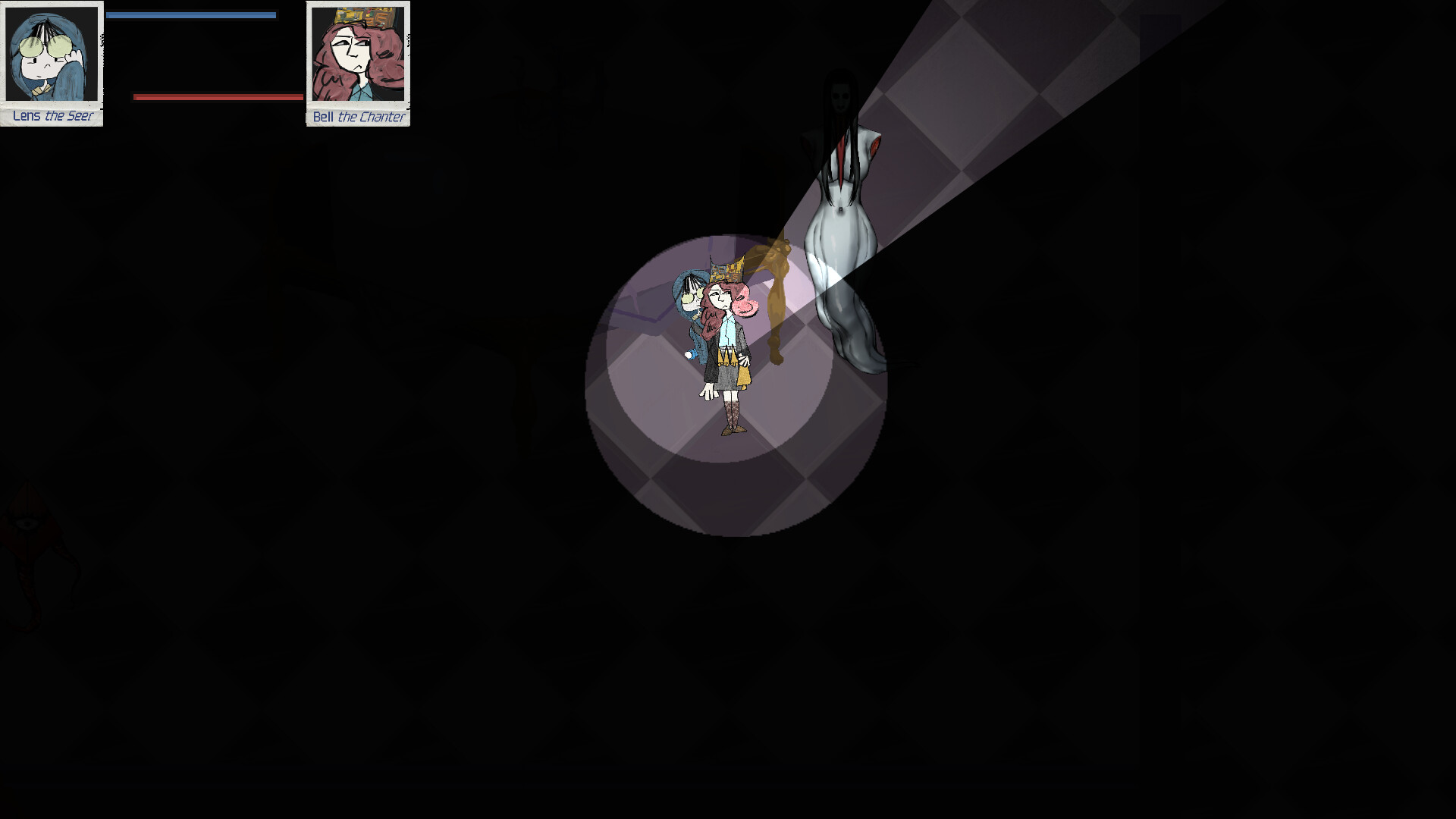Viewport: 1456px width, 819px height.
Task: Click the Bell the Chanter name label
Action: [357, 118]
